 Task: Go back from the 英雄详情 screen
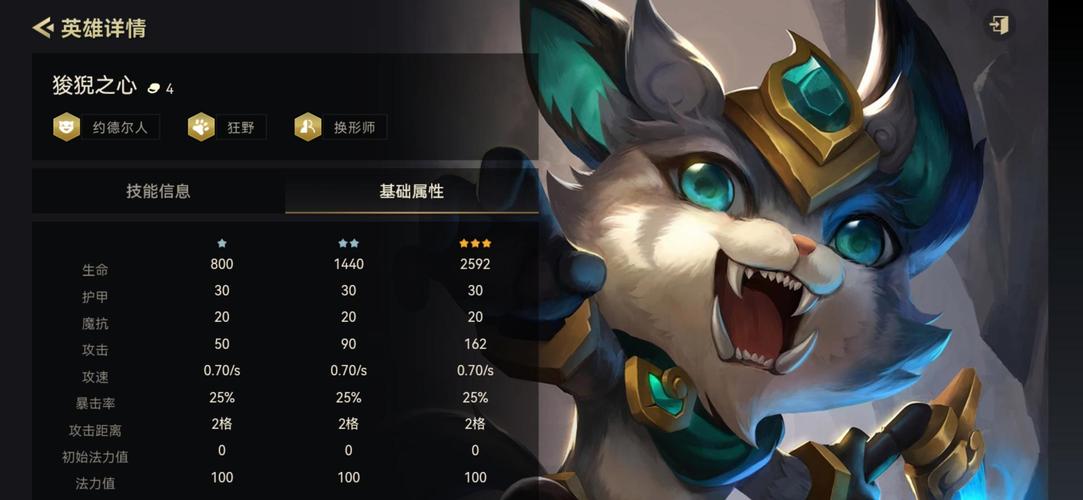click(x=42, y=28)
